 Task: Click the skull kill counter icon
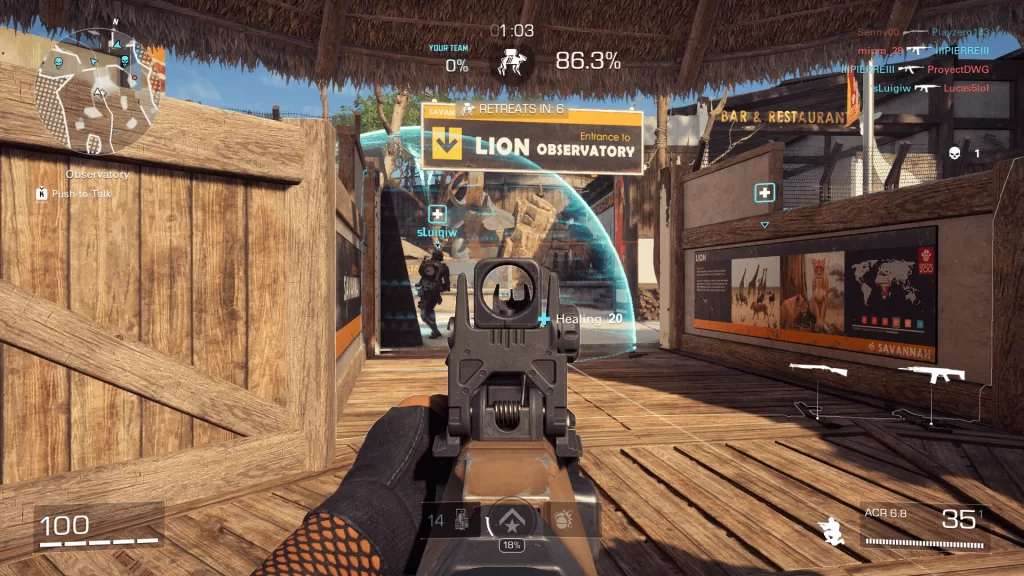coord(954,153)
